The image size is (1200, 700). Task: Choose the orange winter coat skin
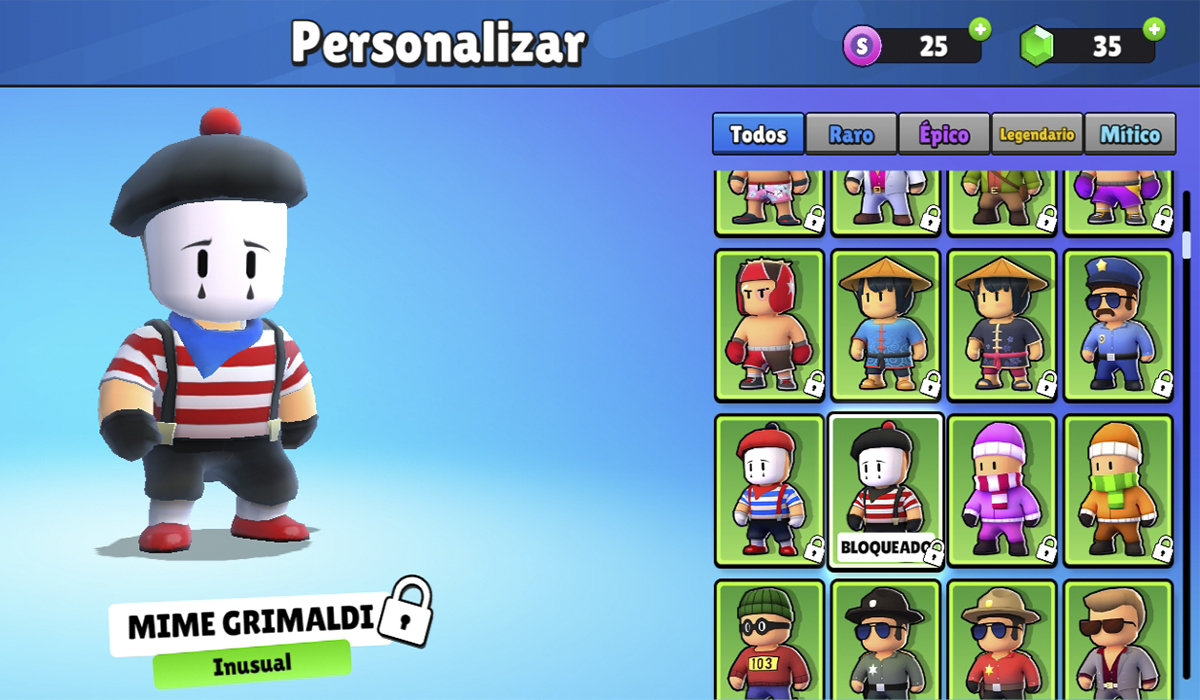pyautogui.click(x=1117, y=490)
